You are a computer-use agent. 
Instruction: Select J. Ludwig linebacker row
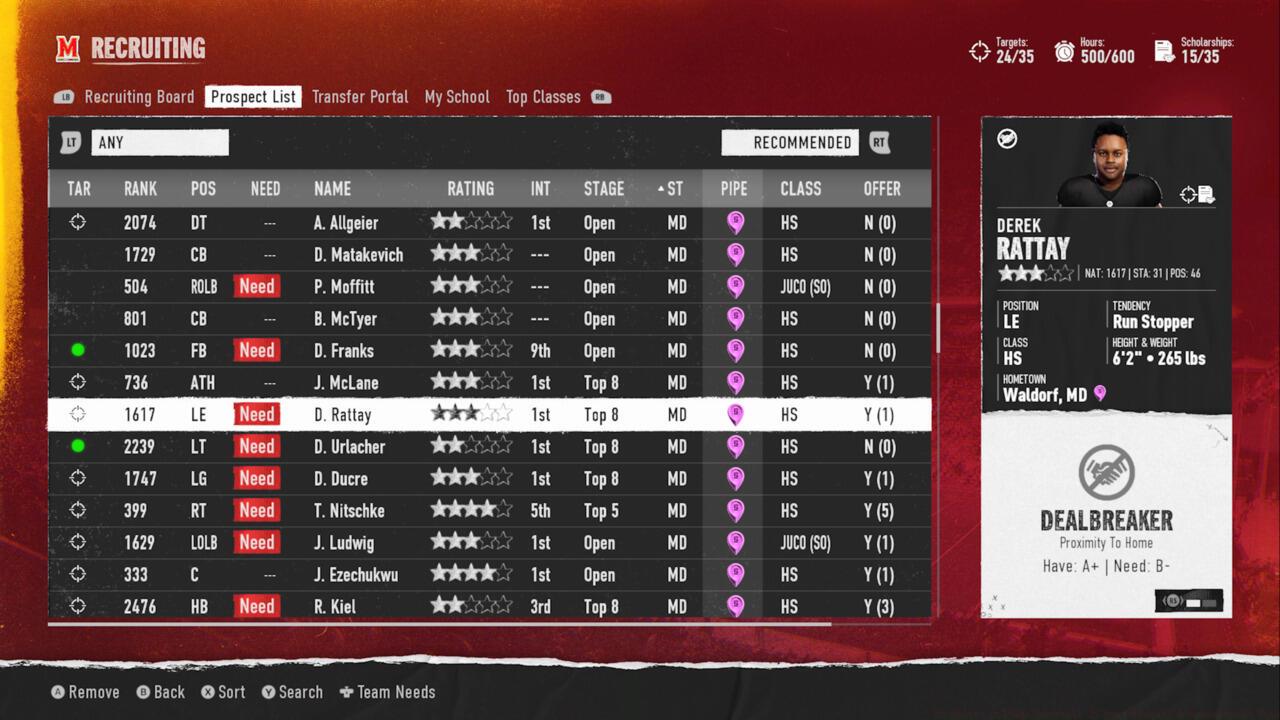pyautogui.click(x=343, y=543)
